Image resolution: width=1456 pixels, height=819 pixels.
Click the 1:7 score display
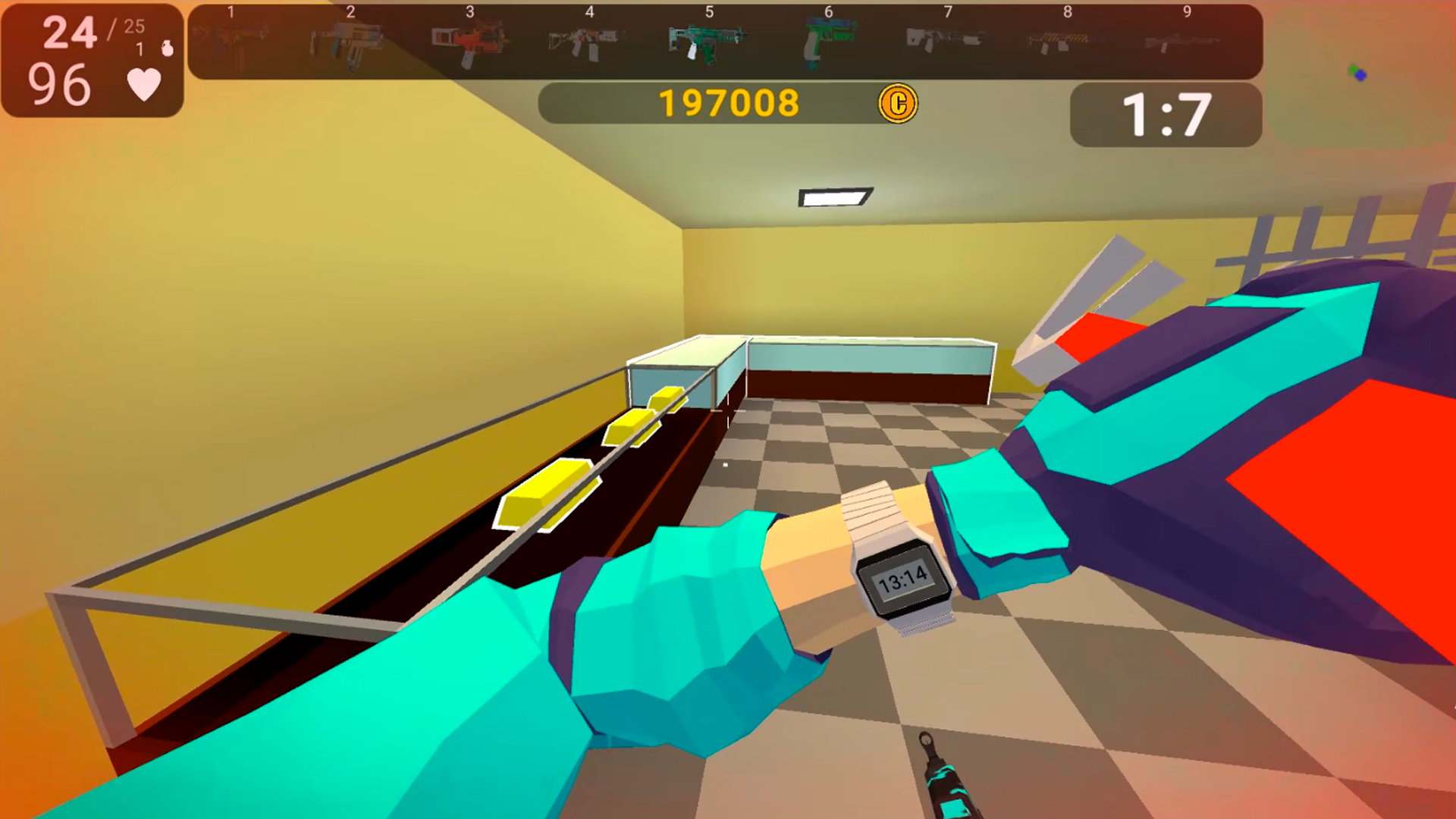pos(1166,114)
